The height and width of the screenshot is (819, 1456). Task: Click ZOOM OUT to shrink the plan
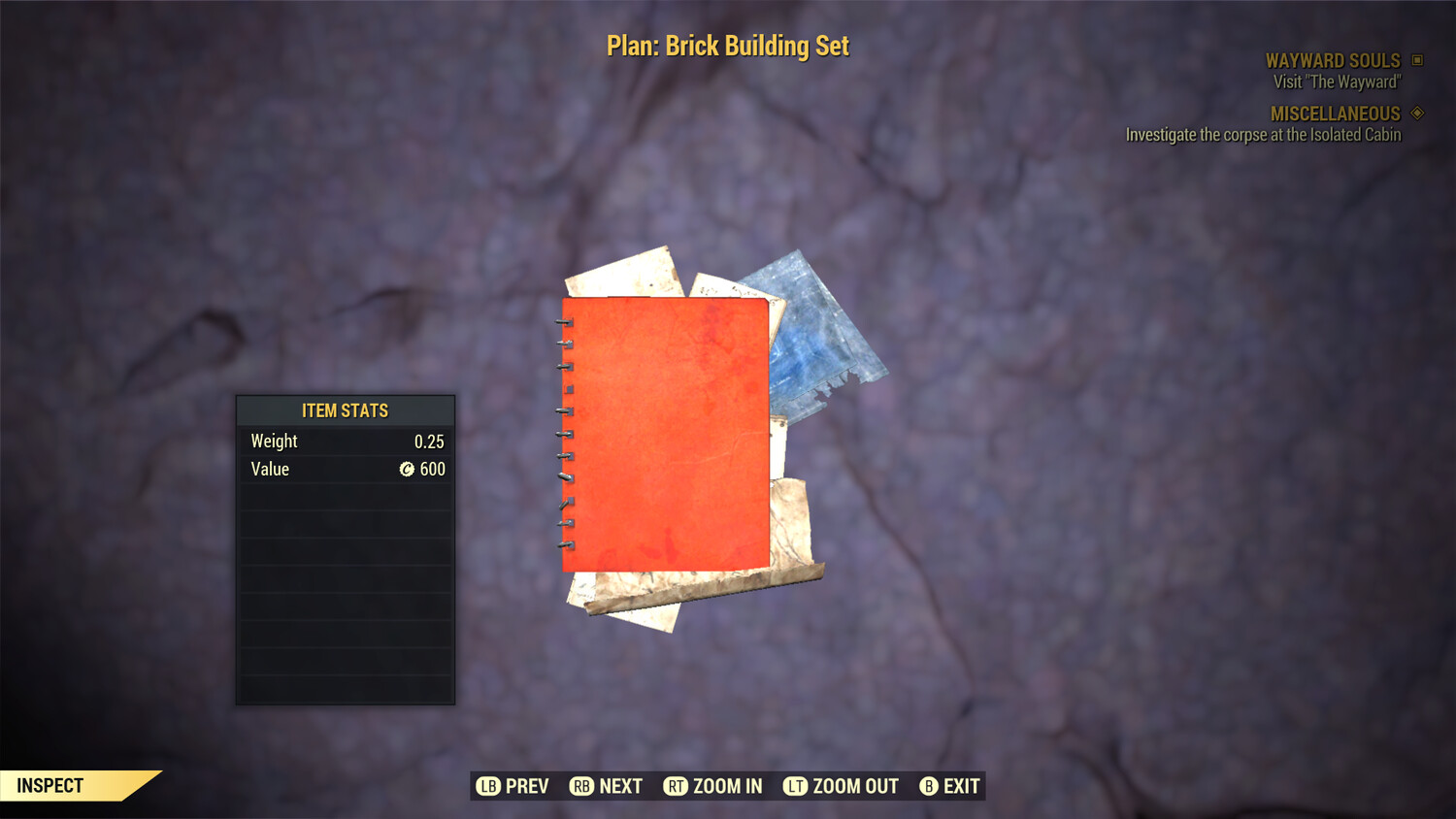[x=853, y=786]
